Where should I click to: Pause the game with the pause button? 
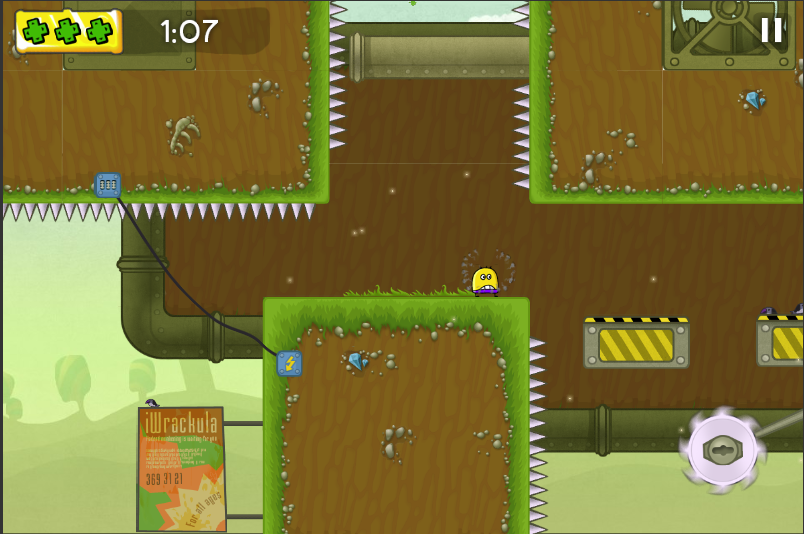[771, 30]
